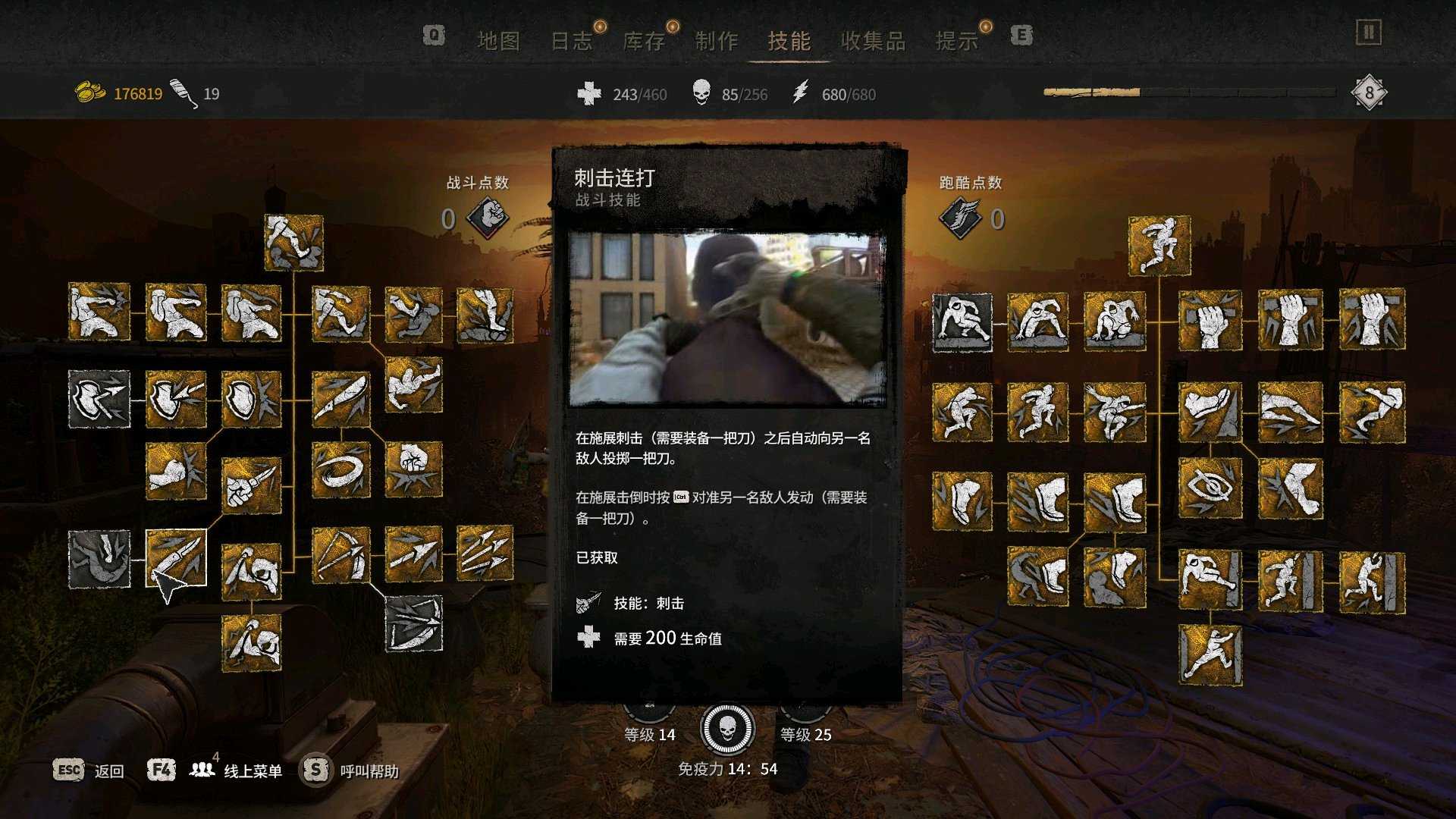
Task: Click the gold coins currency icon
Action: (x=88, y=92)
